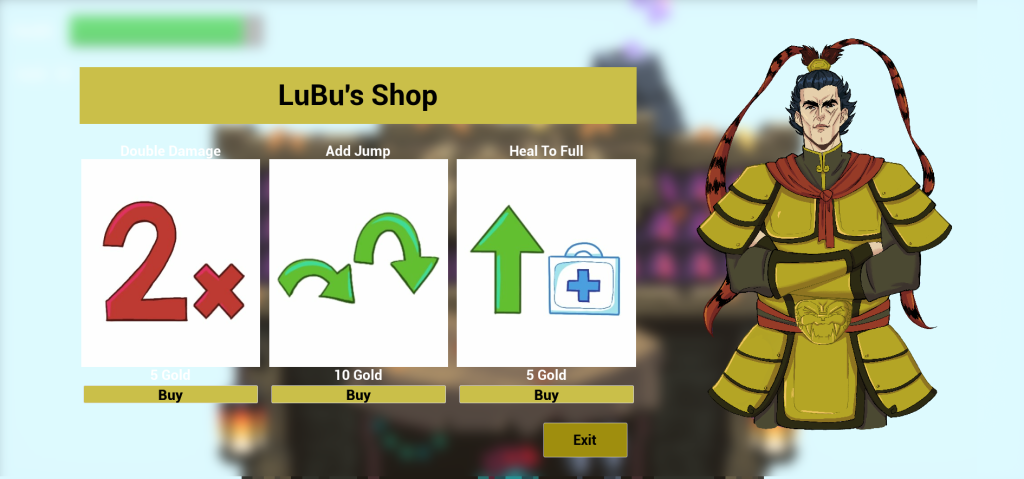Buy the Add Jump upgrade

358,395
